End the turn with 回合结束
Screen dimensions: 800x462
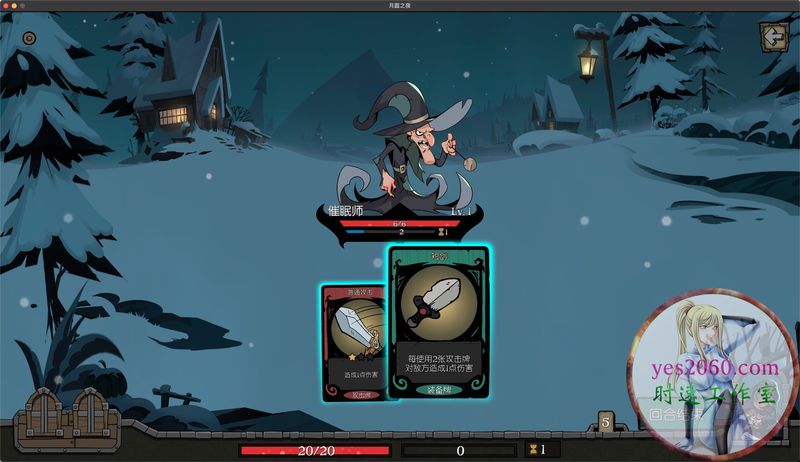point(674,413)
